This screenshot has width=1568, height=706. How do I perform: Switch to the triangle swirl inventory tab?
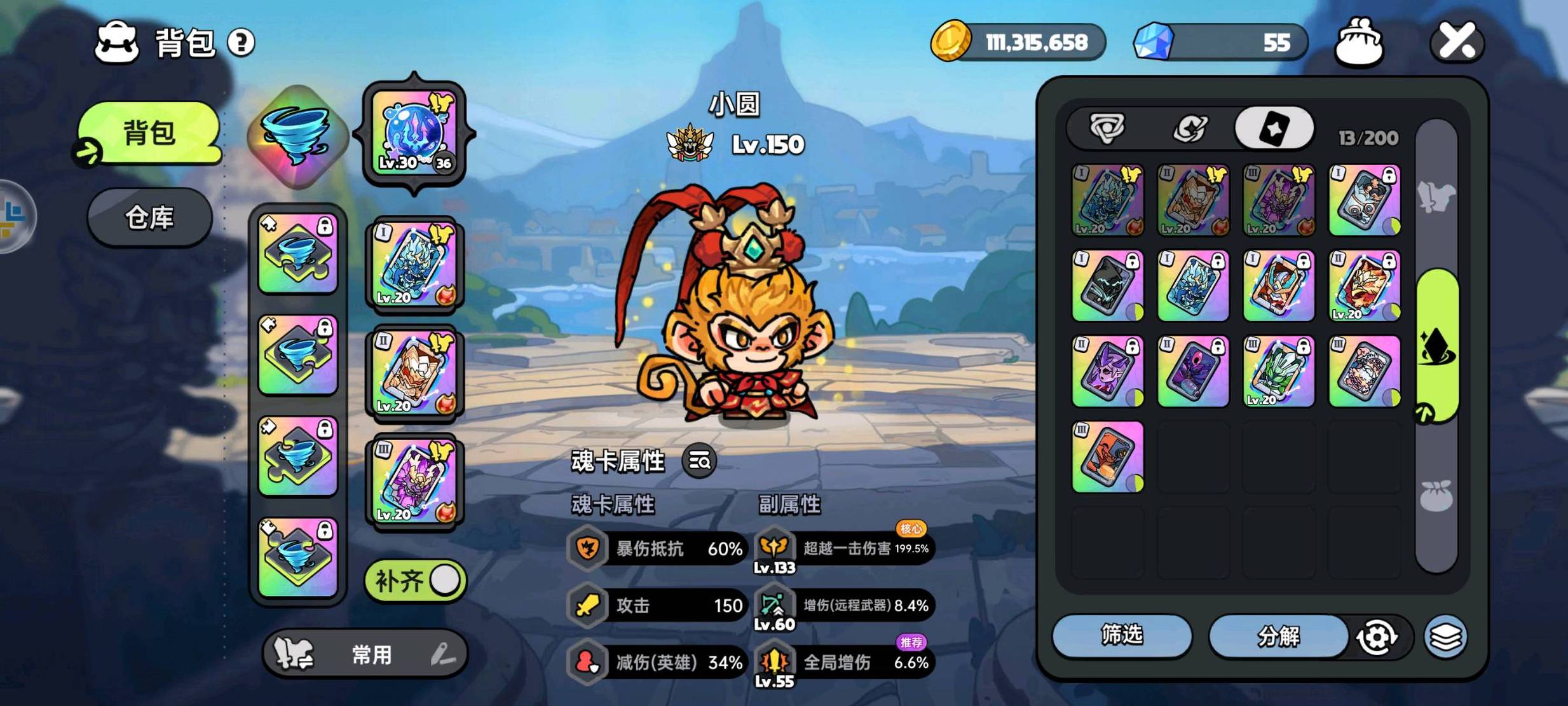coord(1107,129)
